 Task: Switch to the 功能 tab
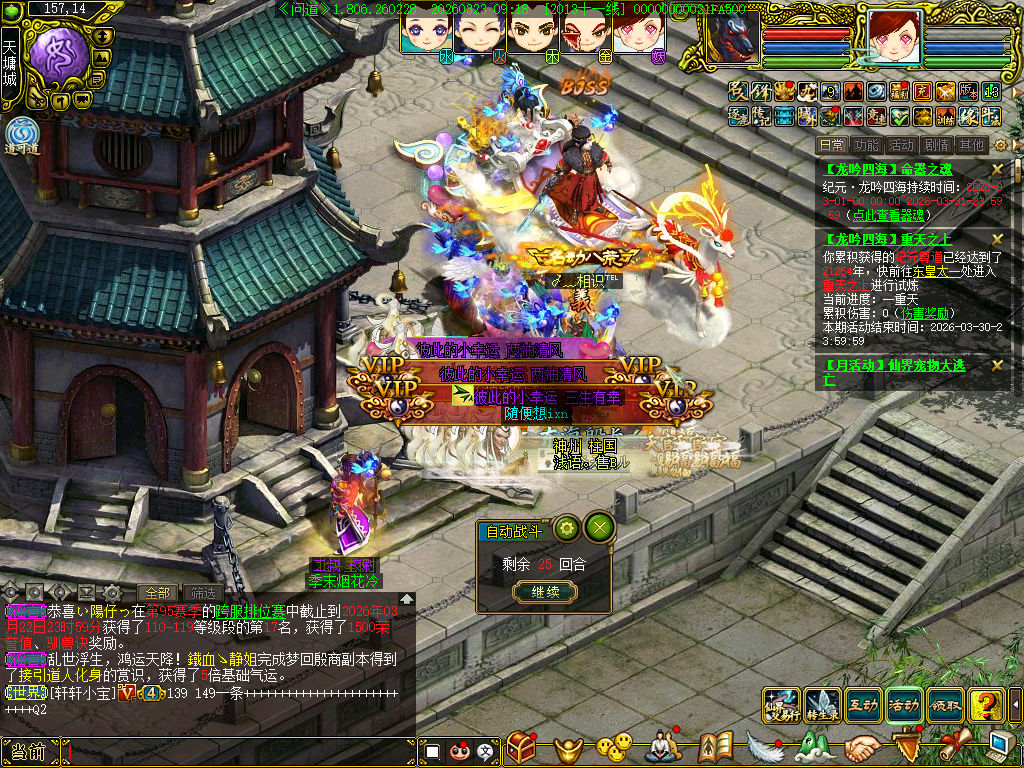(x=866, y=145)
